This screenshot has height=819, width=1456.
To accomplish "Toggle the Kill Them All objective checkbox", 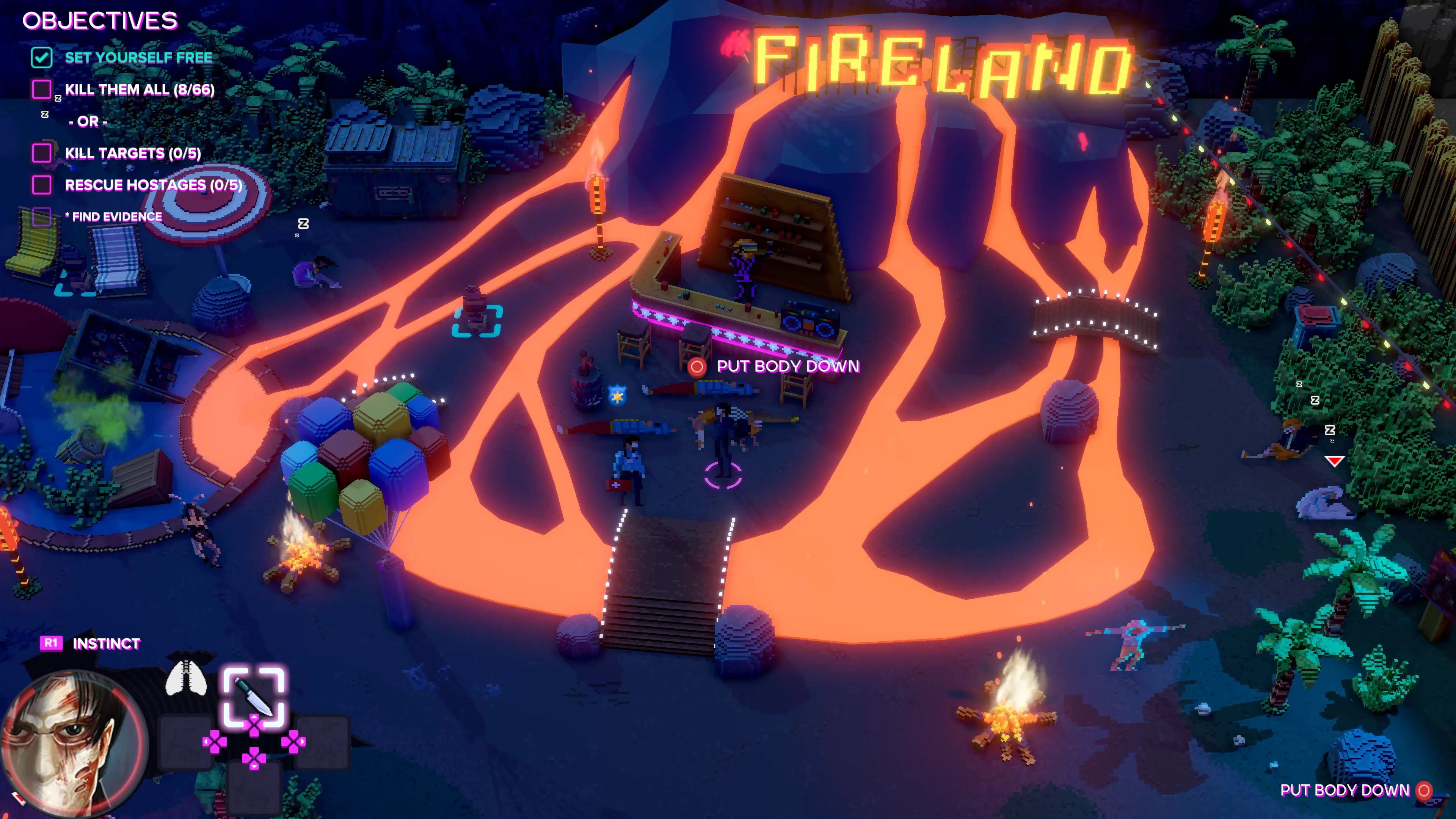I will (x=42, y=89).
